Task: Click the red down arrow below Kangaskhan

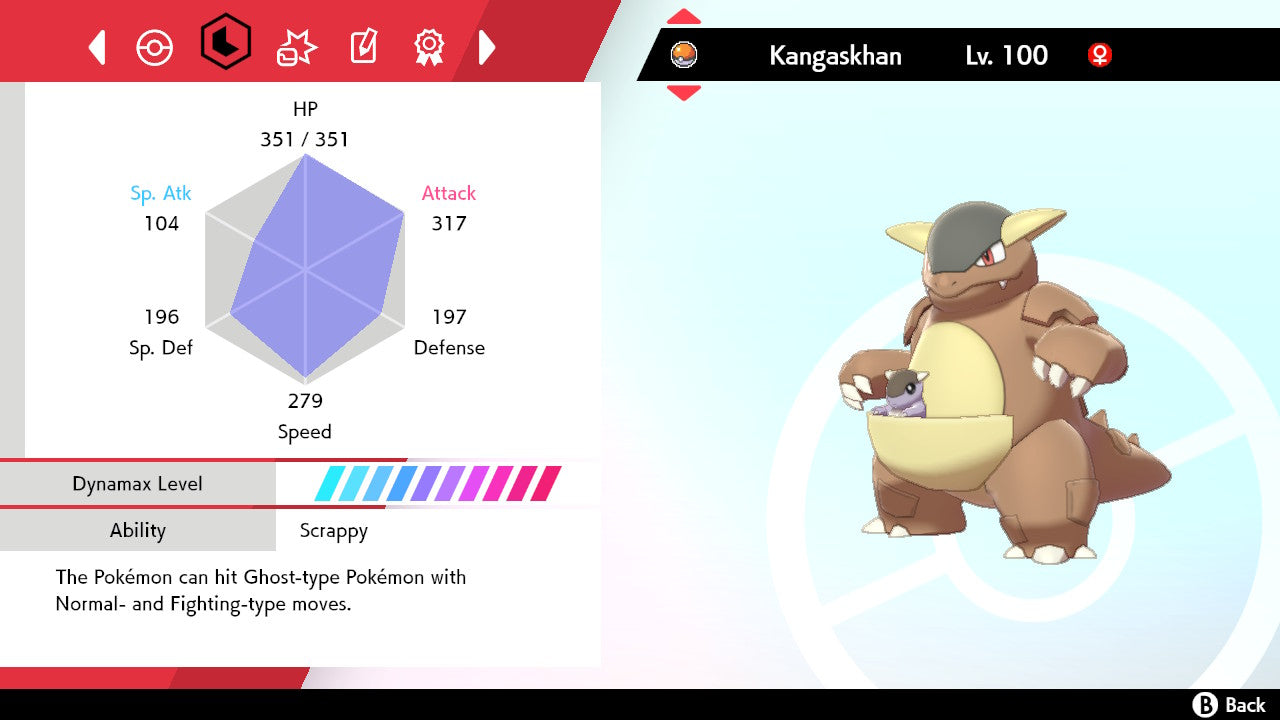Action: (x=684, y=93)
